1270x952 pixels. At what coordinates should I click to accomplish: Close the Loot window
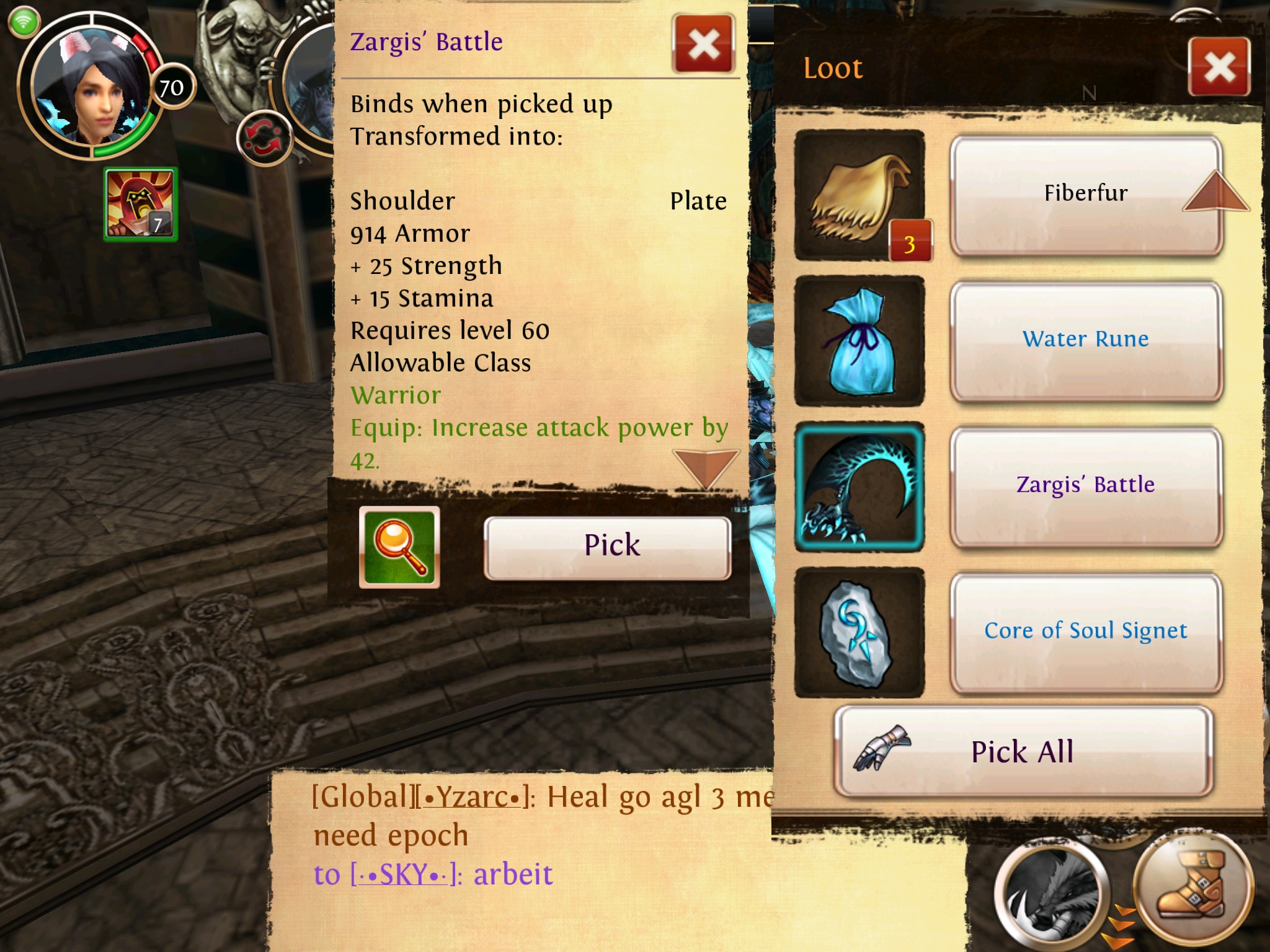1219,67
